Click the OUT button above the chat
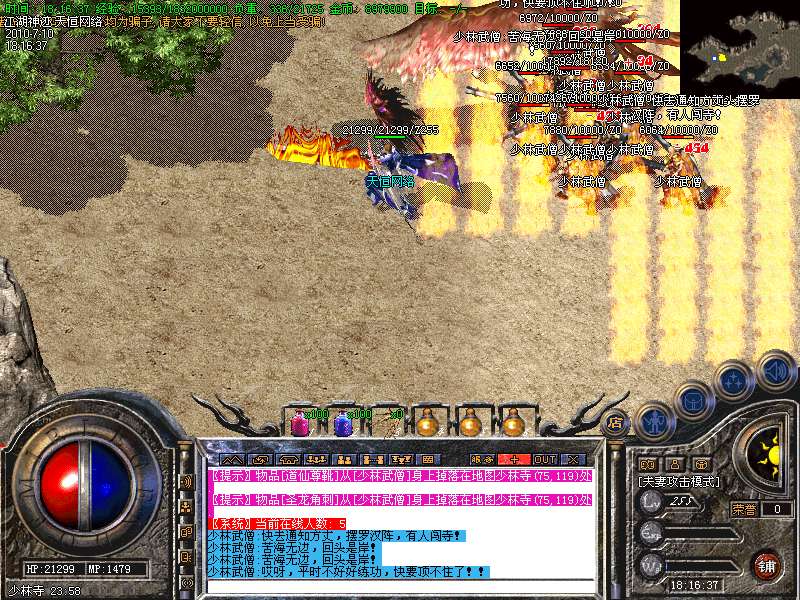800x600 pixels. pyautogui.click(x=545, y=459)
